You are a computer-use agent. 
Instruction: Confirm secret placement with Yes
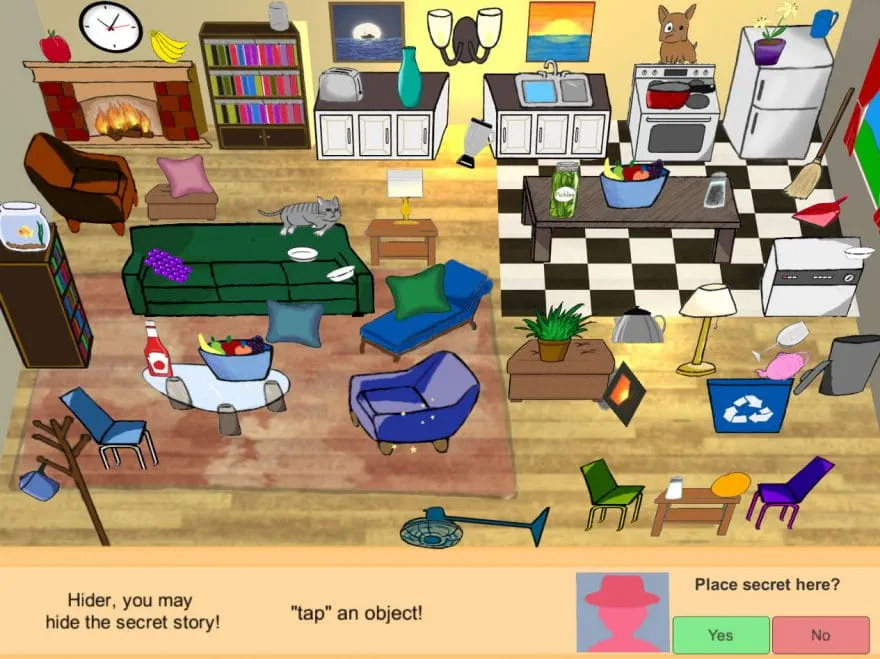tap(720, 635)
